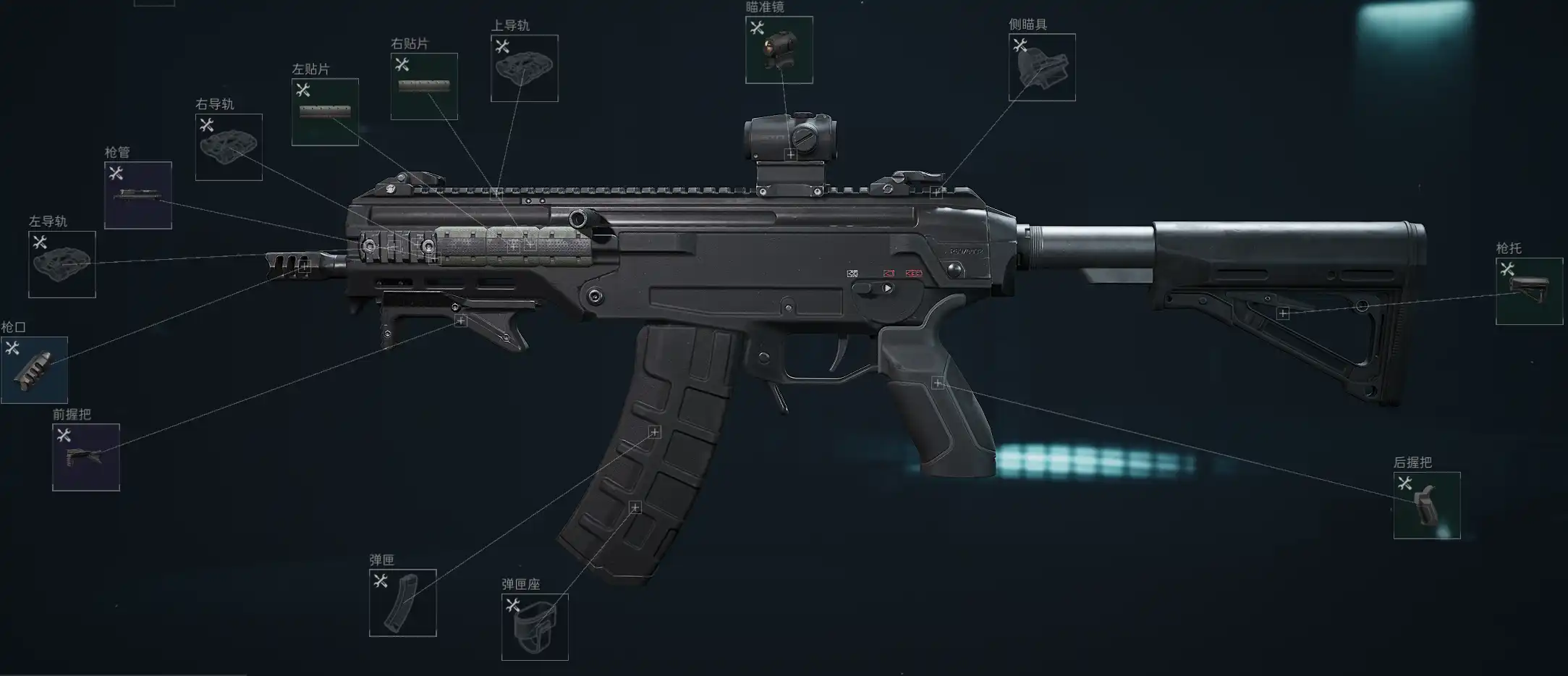Click the 弹匣座 magazine well slot
Screen dimensions: 1568x676
coord(535,627)
